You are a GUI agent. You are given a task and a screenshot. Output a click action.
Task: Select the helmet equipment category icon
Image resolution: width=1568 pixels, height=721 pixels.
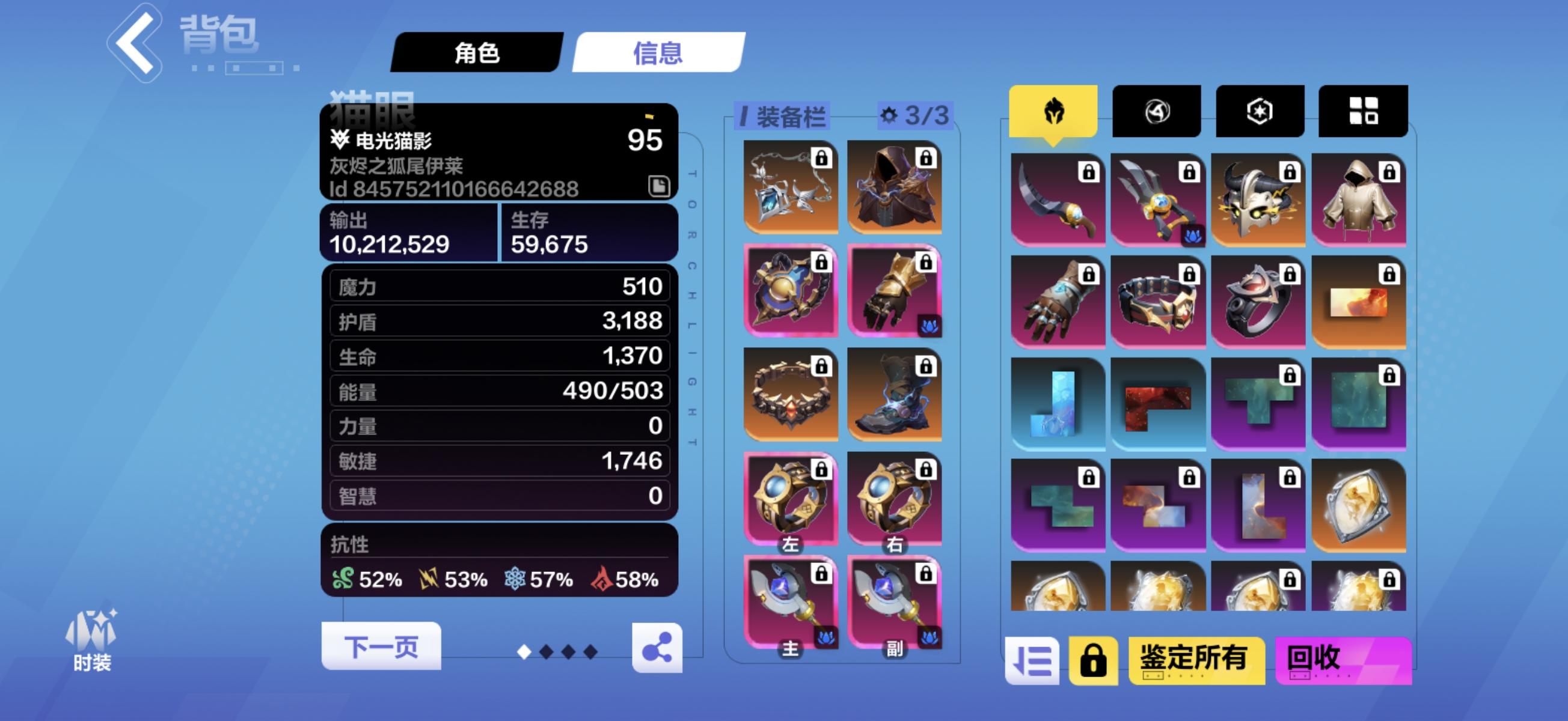point(1053,111)
